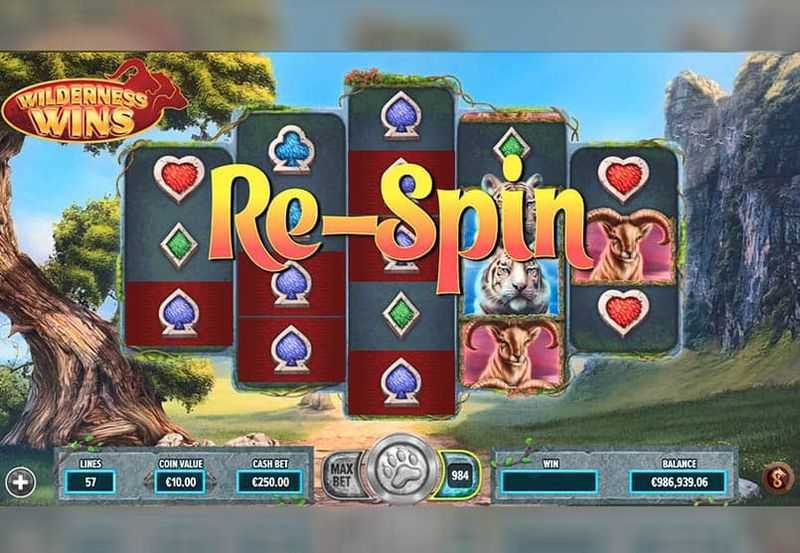Adjust the Coin Value field
Viewport: 800px width, 553px height.
181,482
